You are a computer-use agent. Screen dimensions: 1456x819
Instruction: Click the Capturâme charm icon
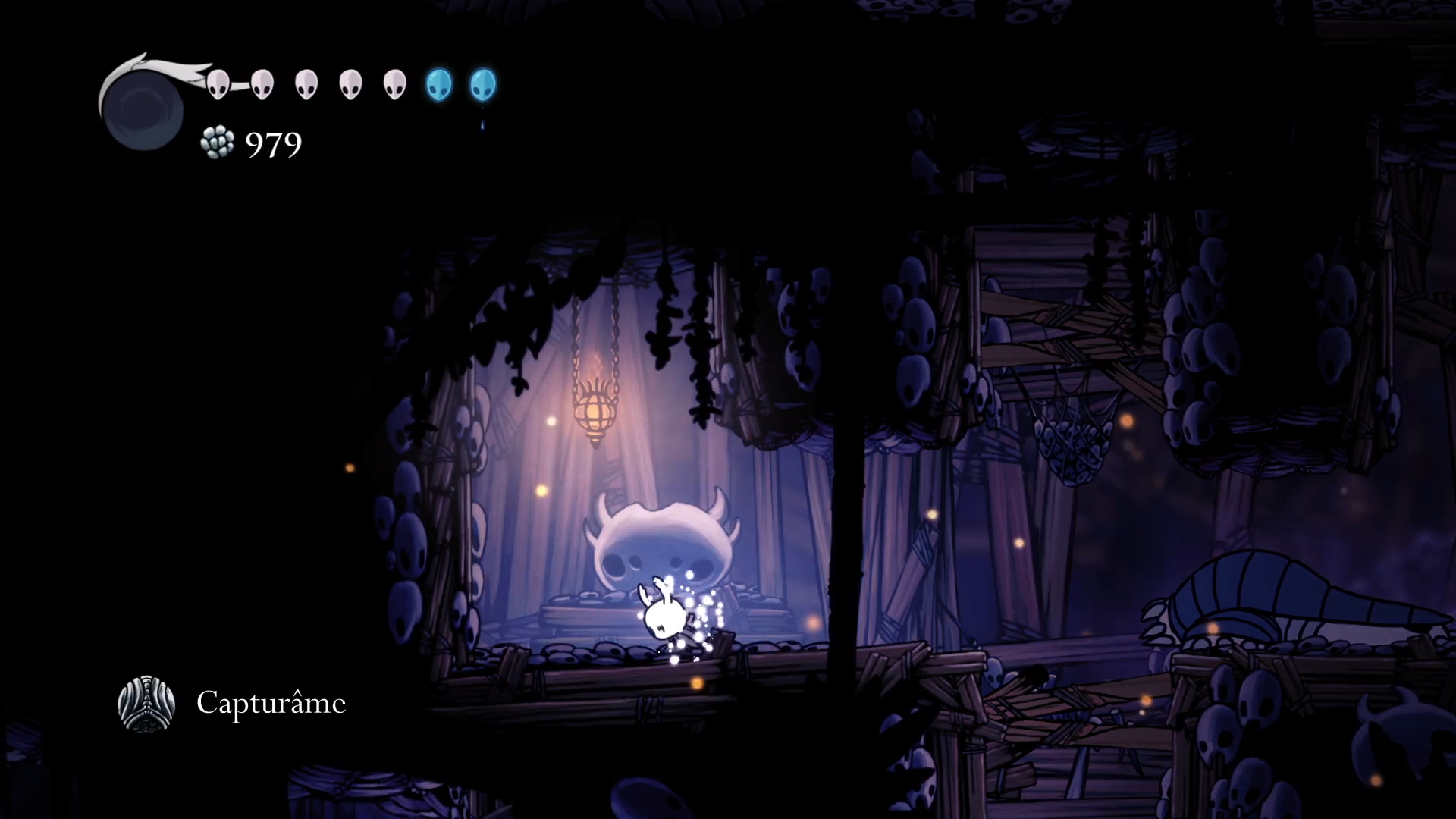pyautogui.click(x=146, y=704)
